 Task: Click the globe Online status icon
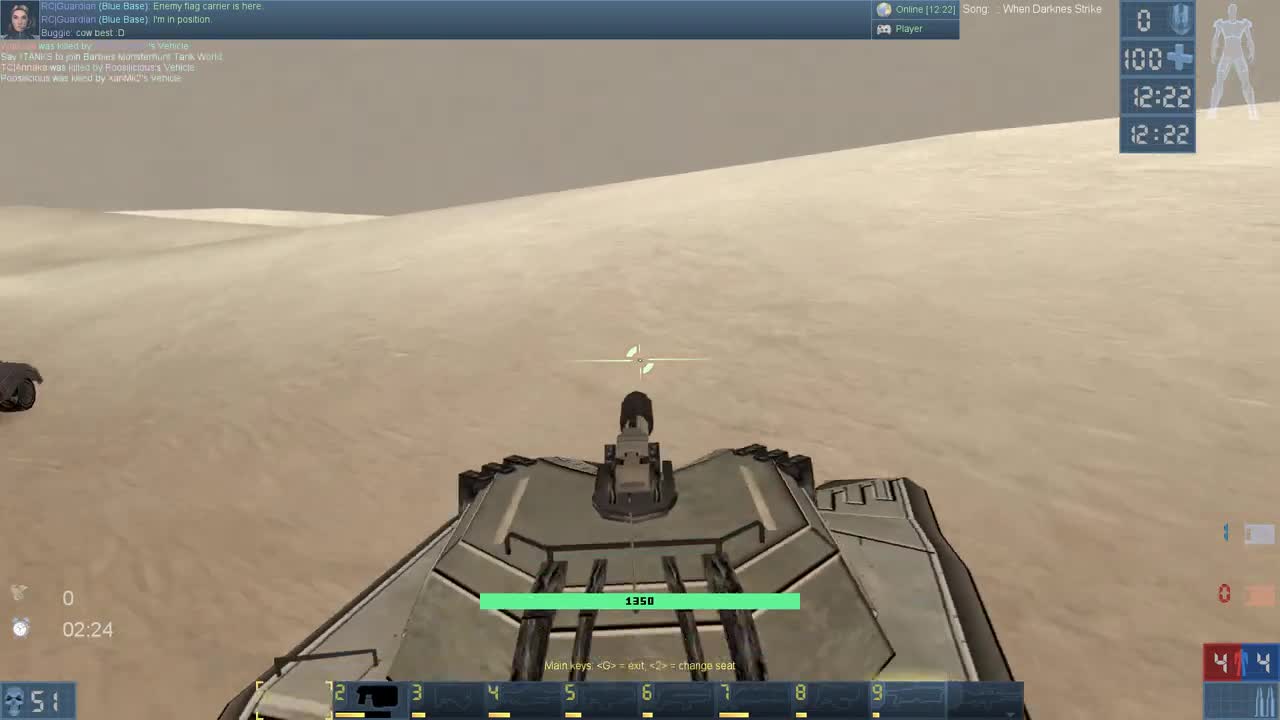[x=884, y=9]
